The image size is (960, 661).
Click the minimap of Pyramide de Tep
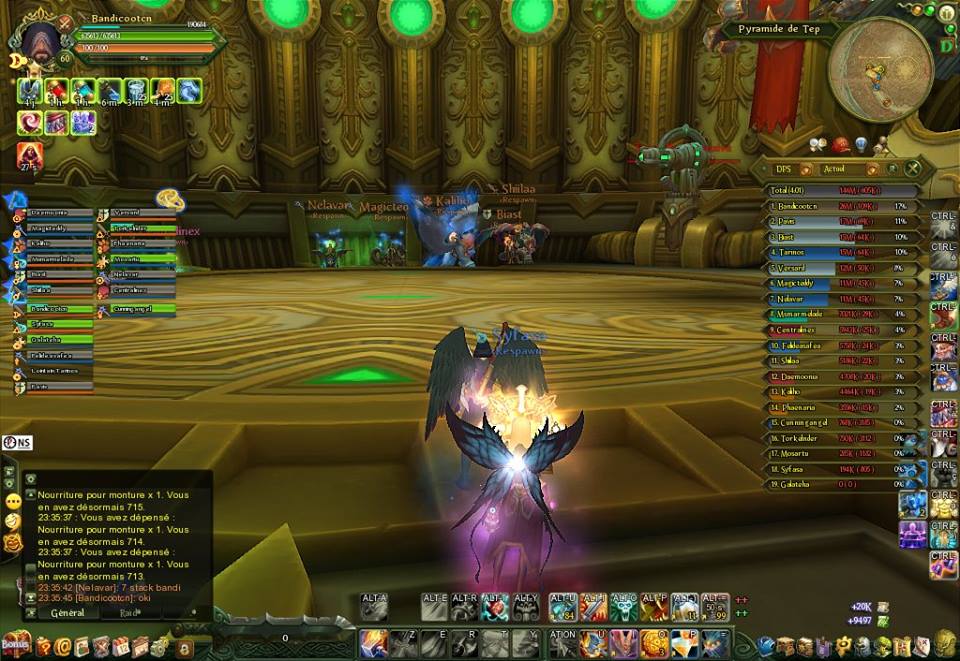(880, 68)
